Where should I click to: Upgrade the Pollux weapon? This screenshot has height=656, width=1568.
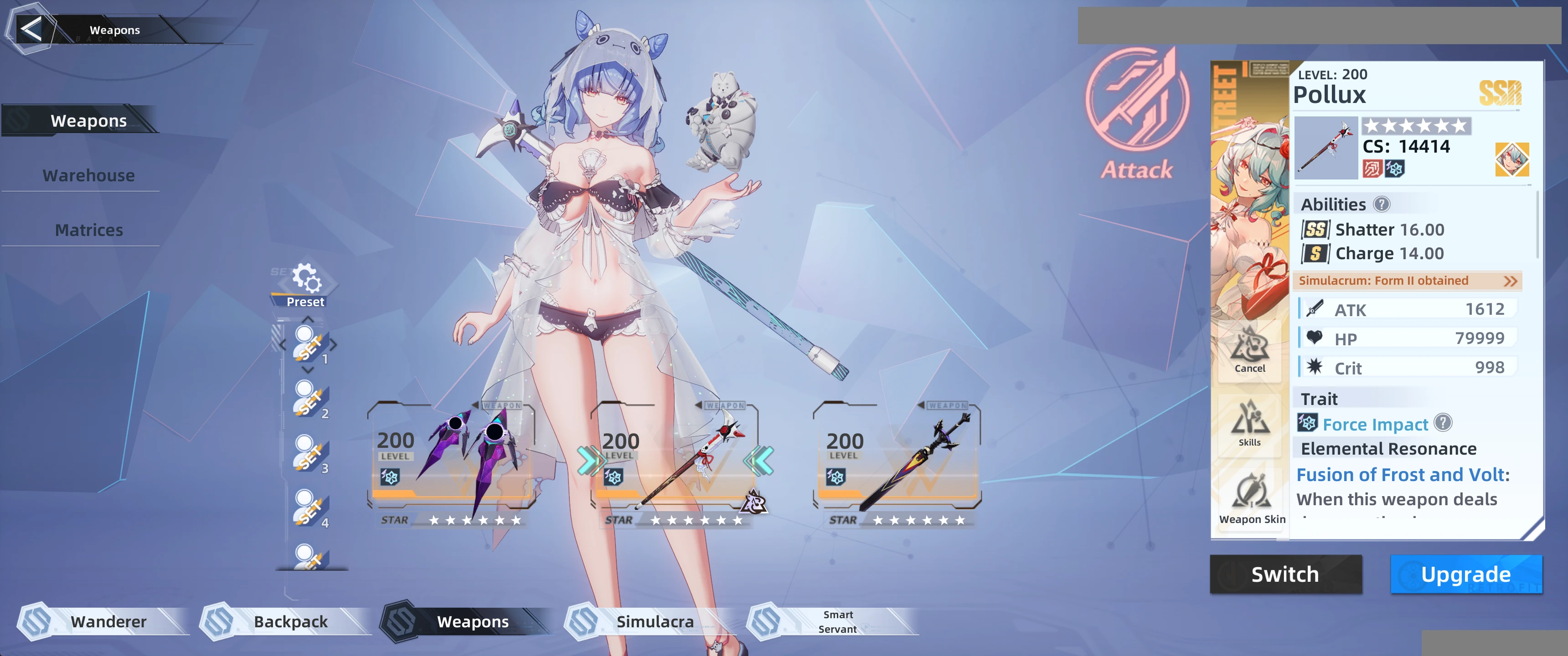[x=1466, y=574]
